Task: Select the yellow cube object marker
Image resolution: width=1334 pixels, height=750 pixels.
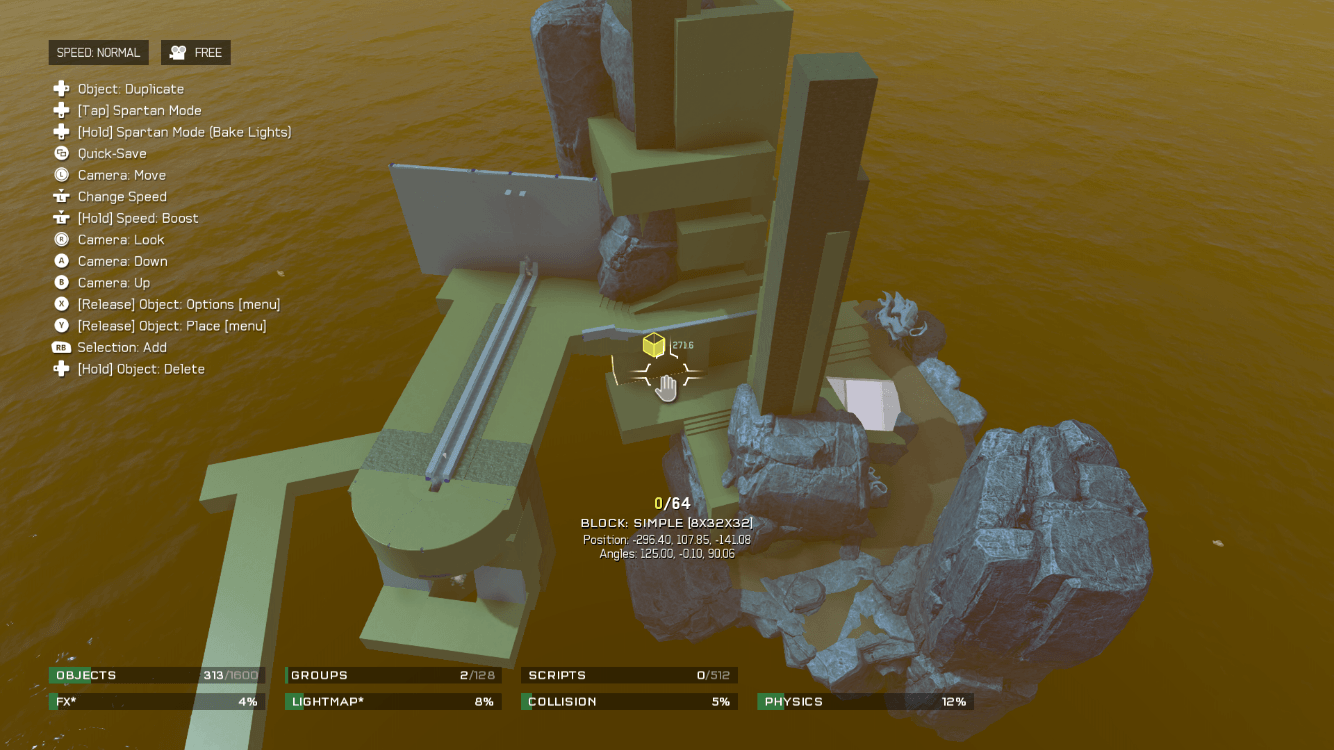Action: coord(653,346)
